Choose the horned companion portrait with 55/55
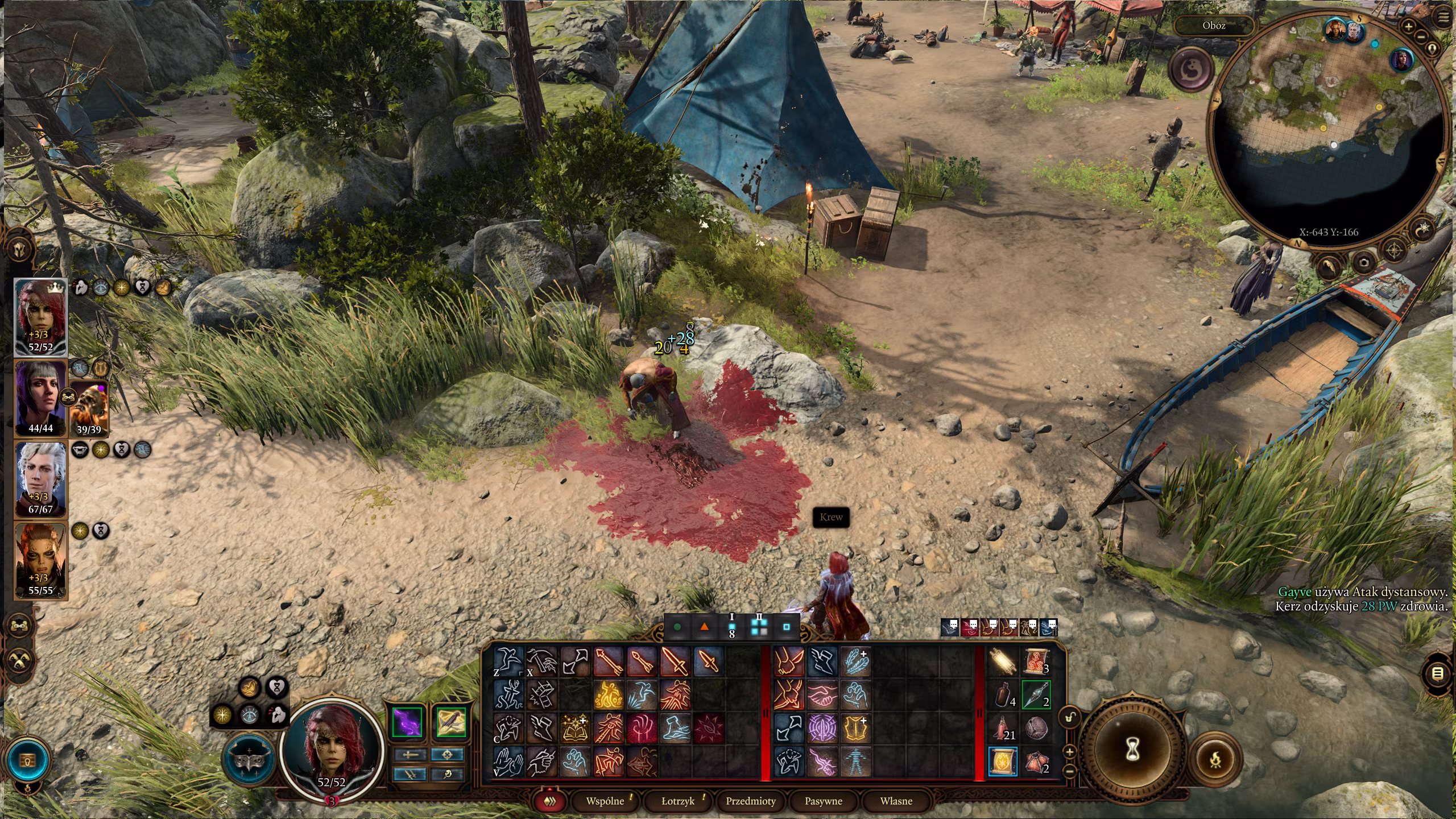This screenshot has height=819, width=1456. point(40,560)
